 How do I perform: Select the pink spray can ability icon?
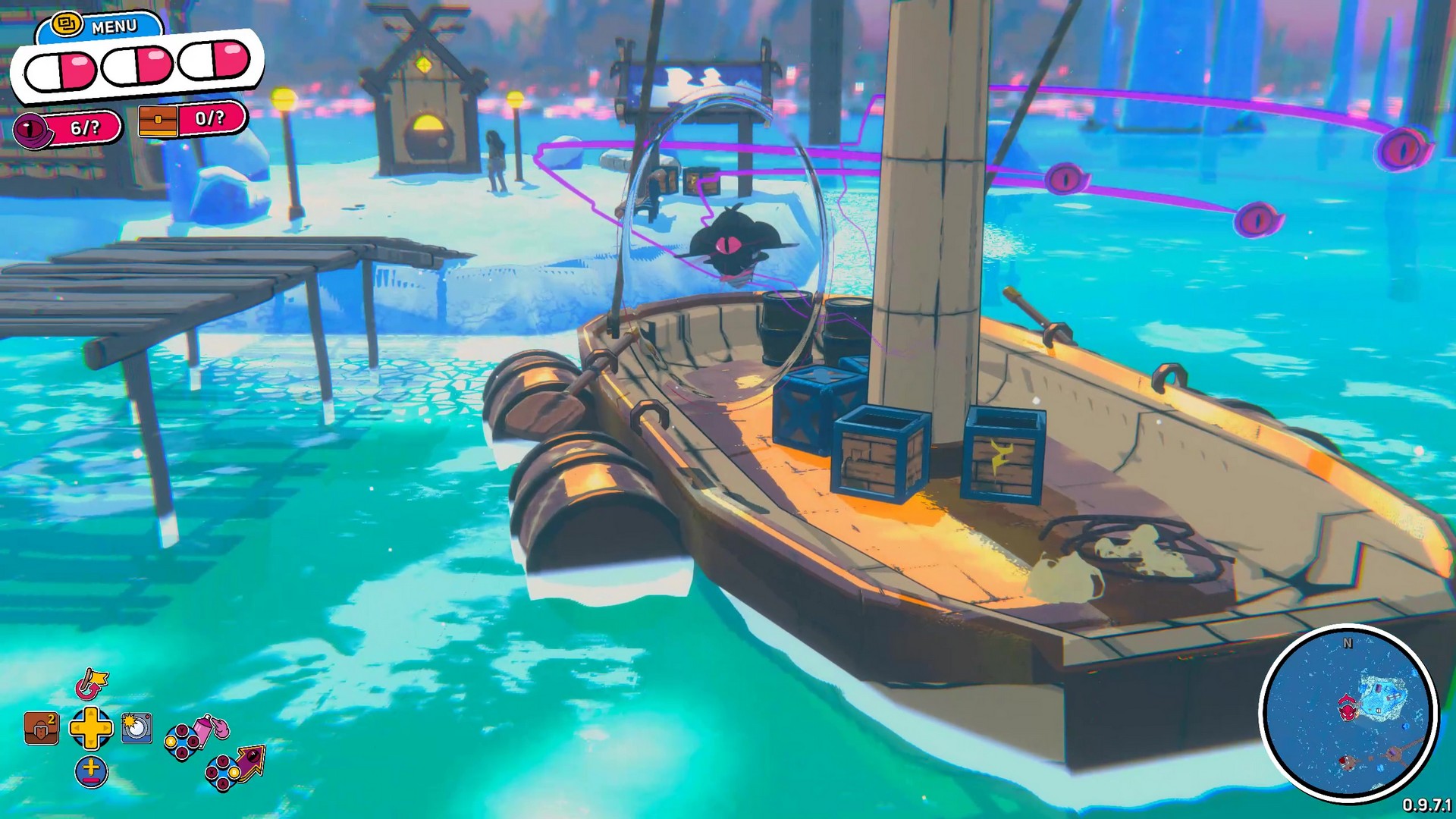(203, 728)
